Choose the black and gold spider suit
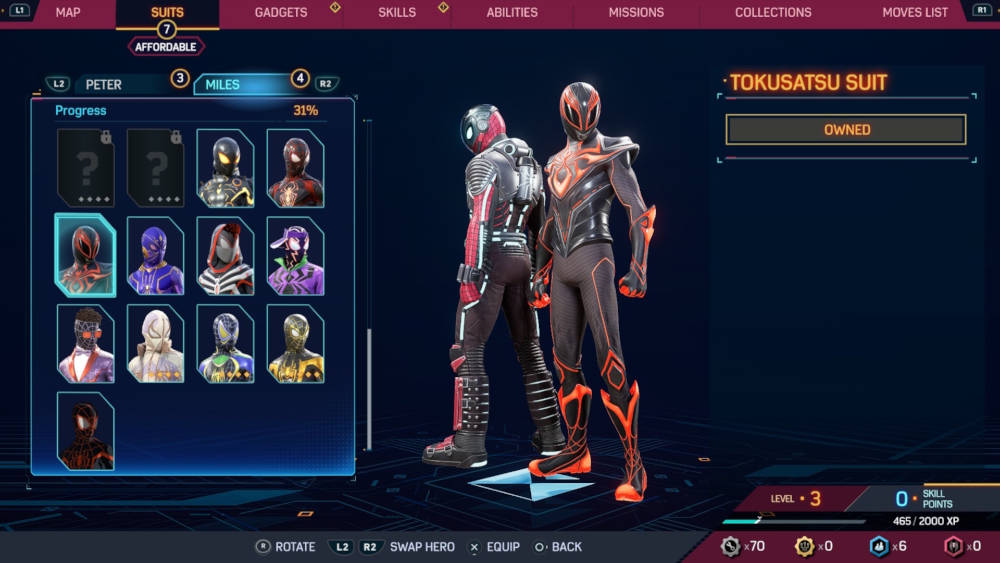The height and width of the screenshot is (563, 1000). [295, 344]
